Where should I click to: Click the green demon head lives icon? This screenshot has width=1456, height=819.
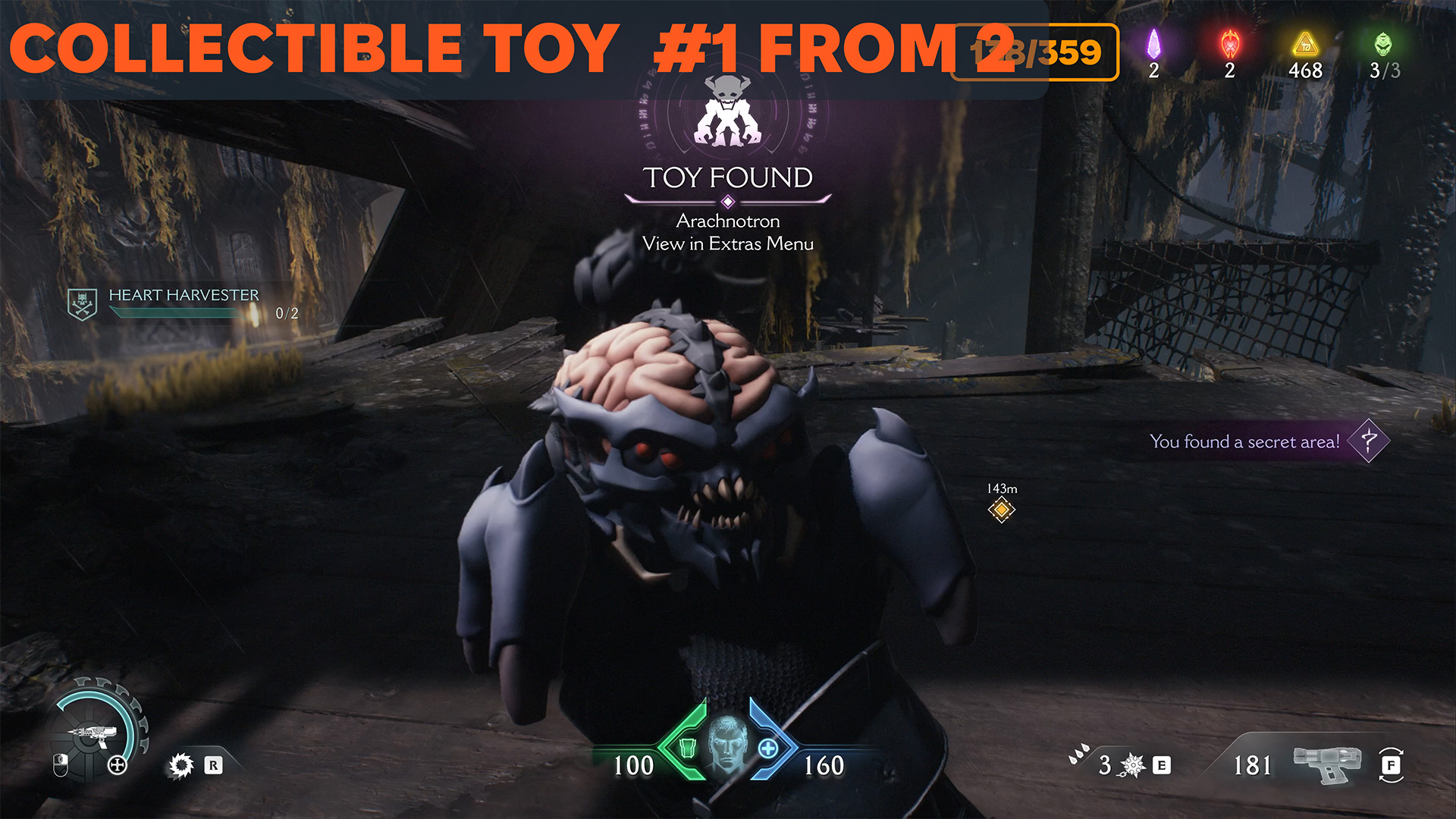(1383, 44)
